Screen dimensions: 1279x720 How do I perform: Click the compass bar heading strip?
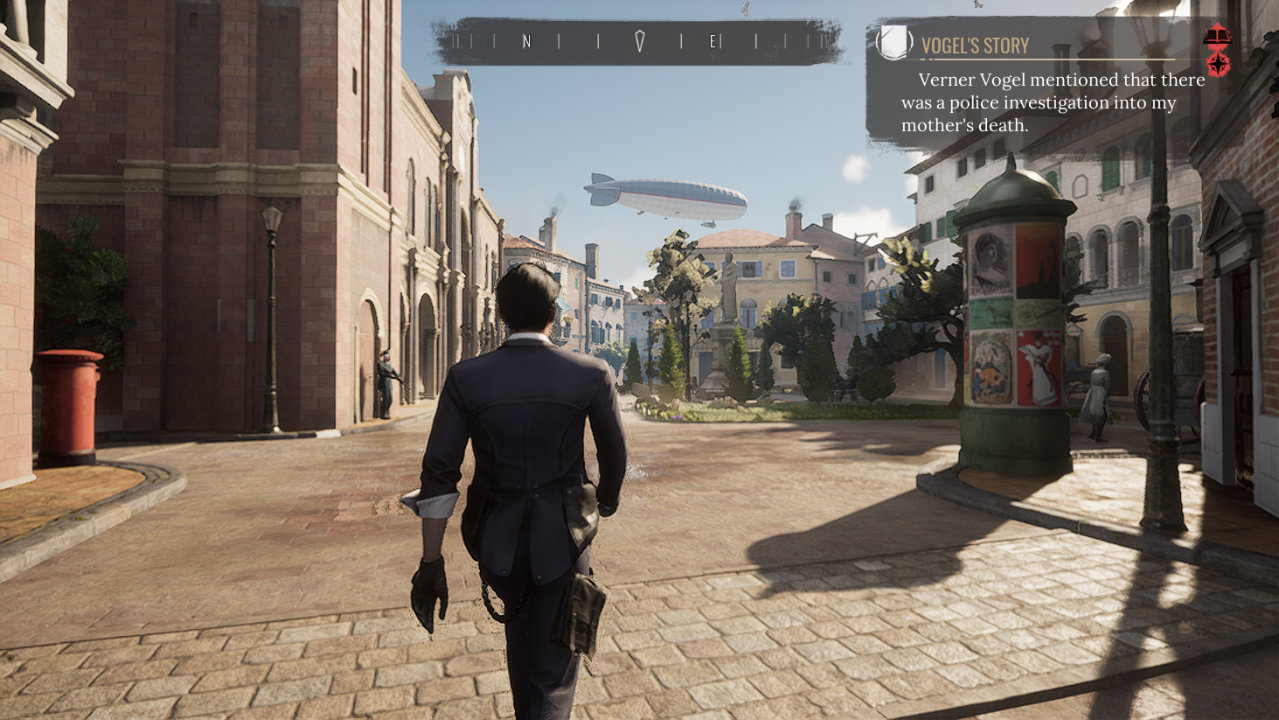click(x=638, y=41)
